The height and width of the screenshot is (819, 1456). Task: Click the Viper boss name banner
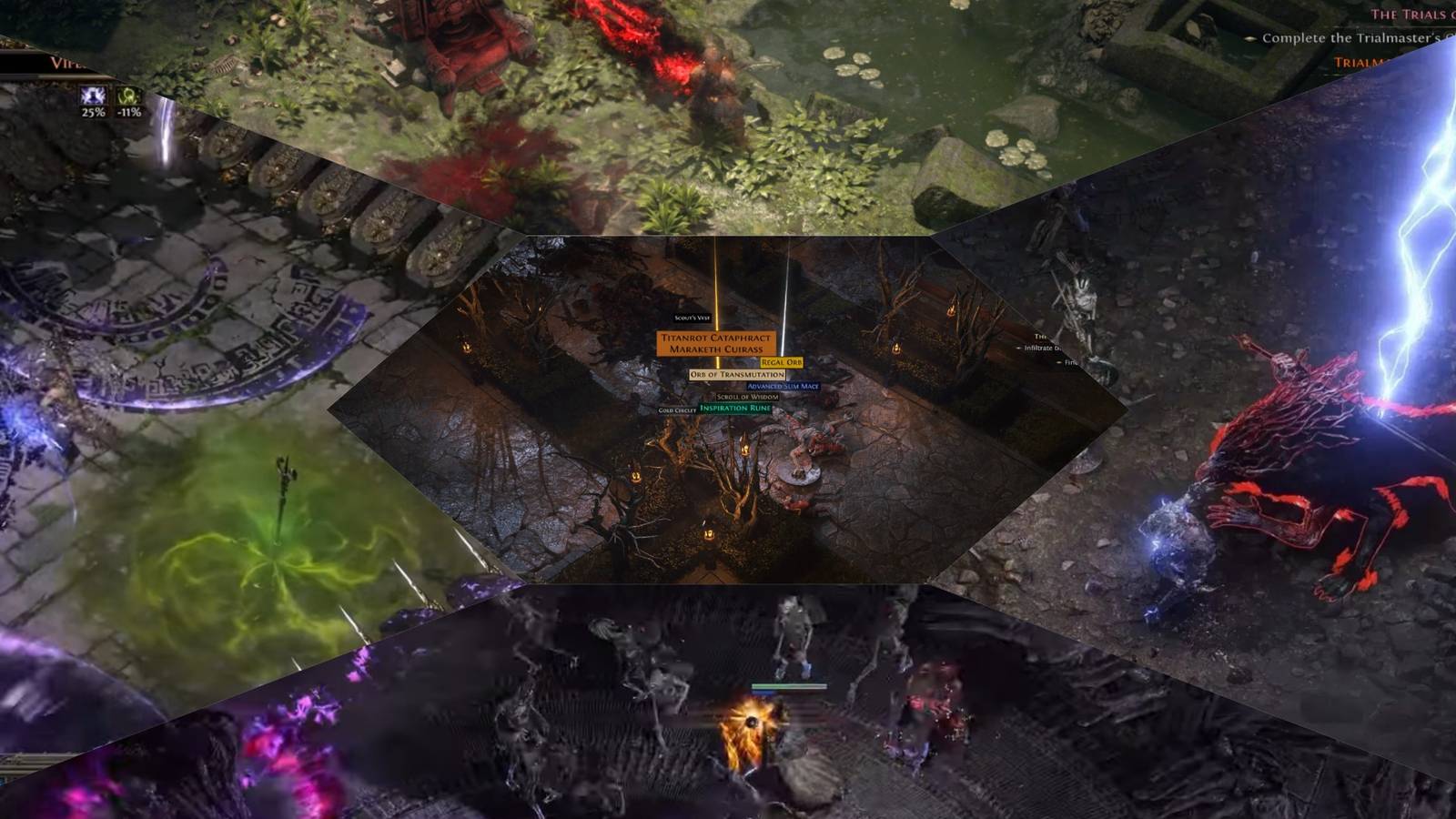(x=64, y=62)
